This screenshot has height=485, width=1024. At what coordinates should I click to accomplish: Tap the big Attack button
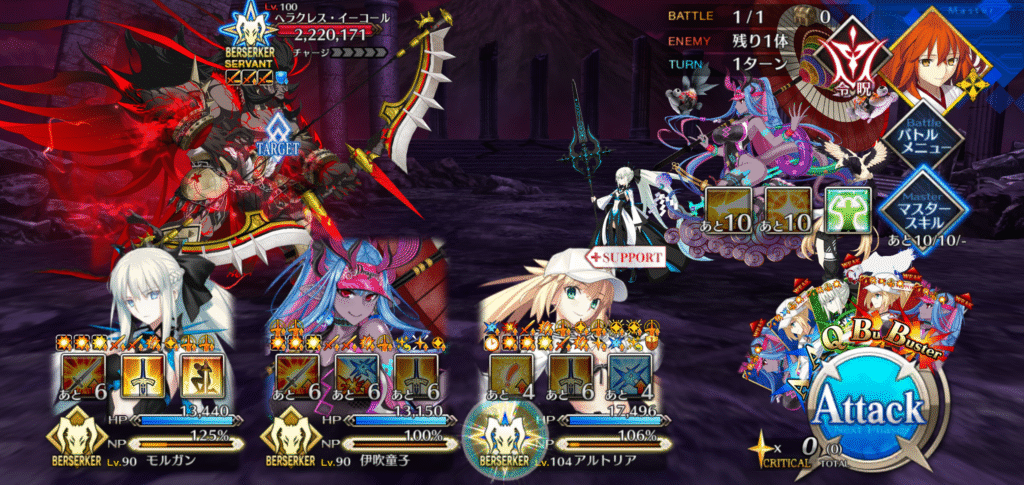[866, 409]
